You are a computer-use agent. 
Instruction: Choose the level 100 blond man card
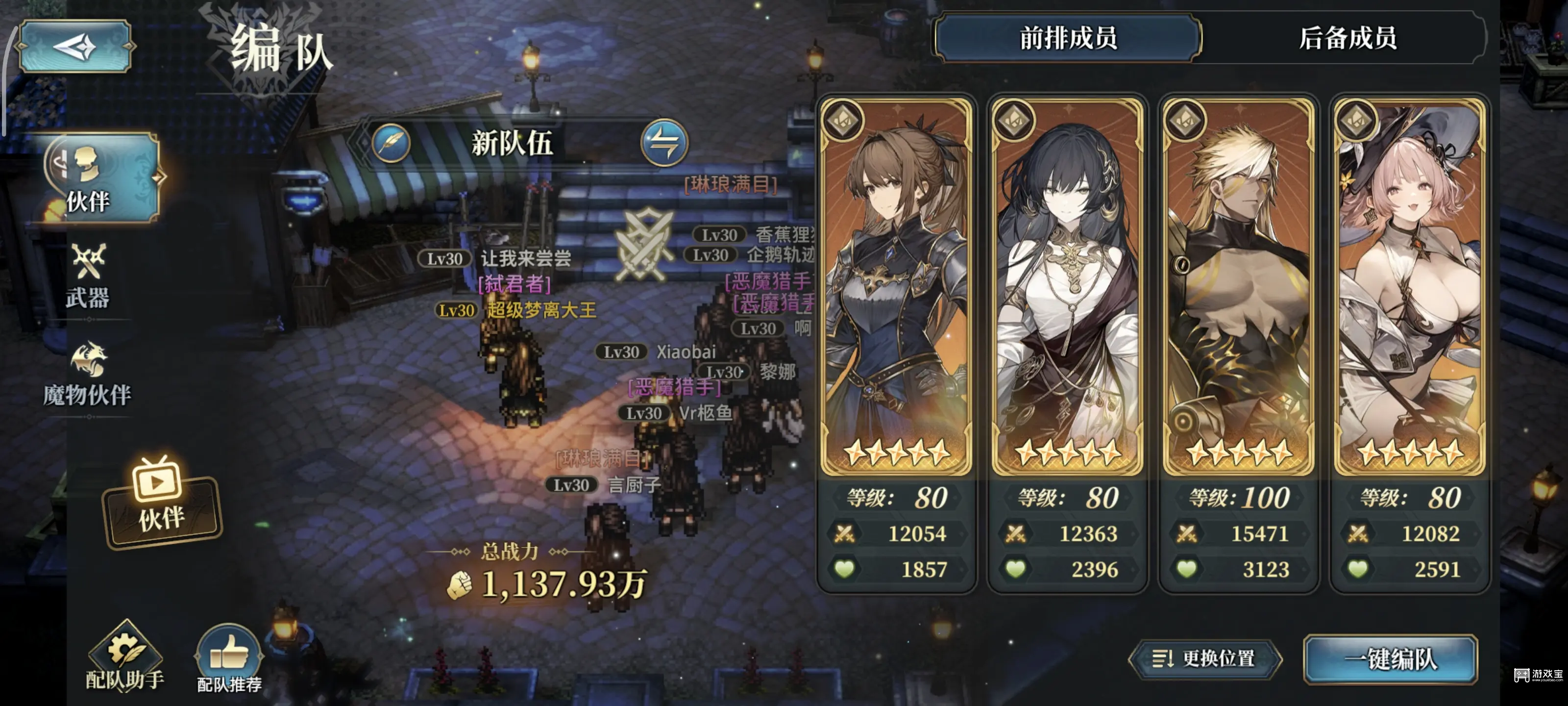[1238, 286]
